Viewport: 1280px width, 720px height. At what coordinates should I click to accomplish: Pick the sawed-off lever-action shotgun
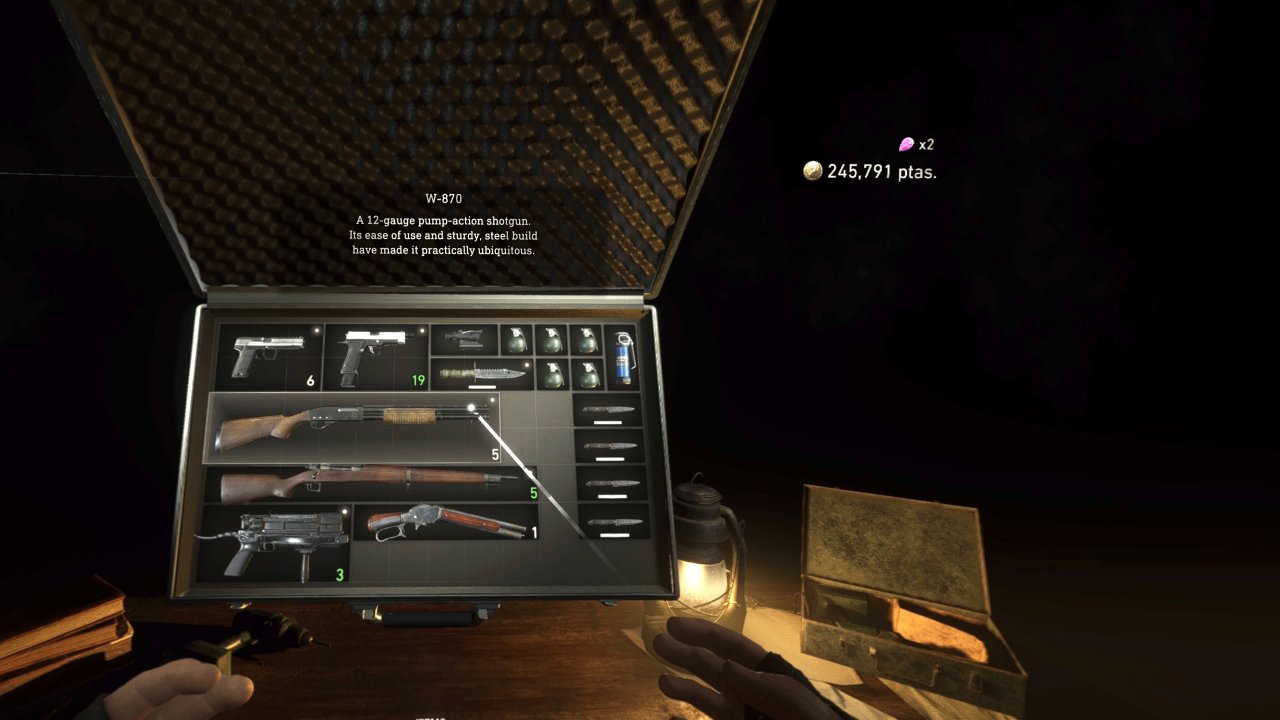tap(445, 522)
